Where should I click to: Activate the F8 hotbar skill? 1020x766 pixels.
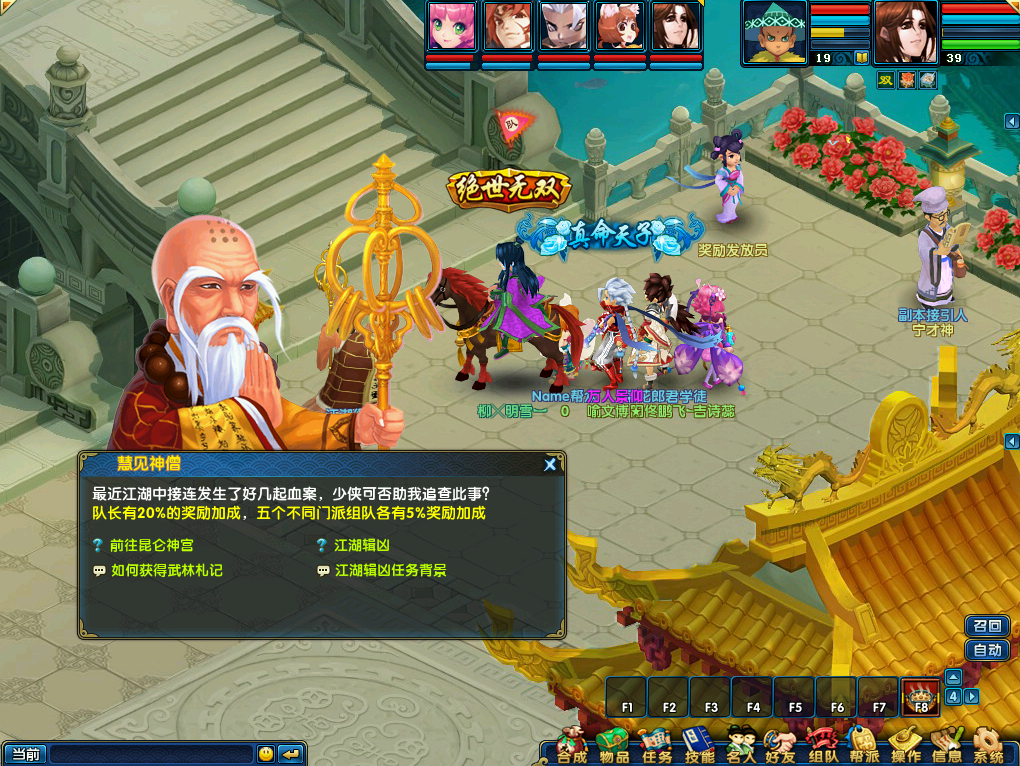coord(920,696)
